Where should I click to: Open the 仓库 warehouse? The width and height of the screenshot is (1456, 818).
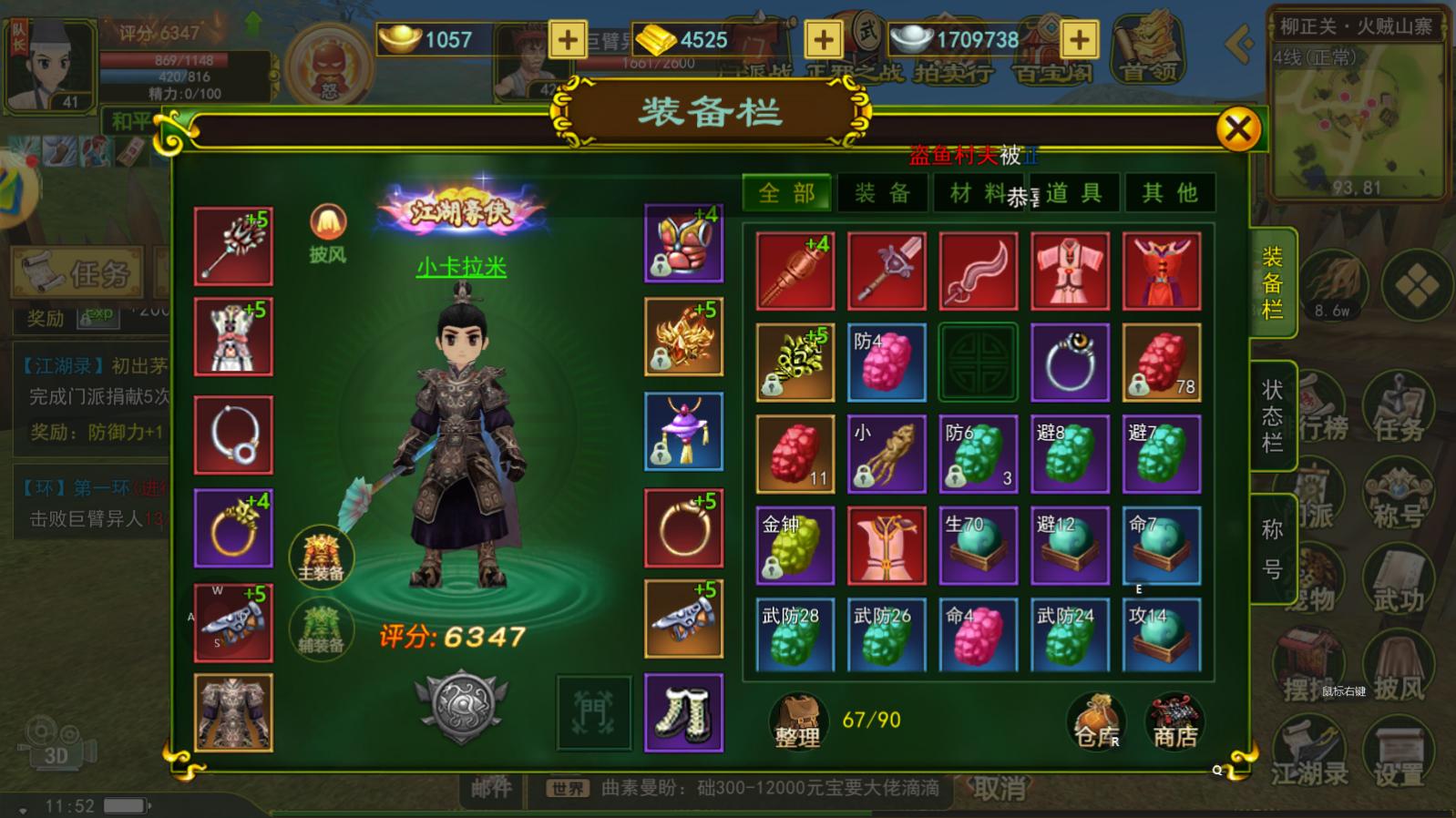1095,721
